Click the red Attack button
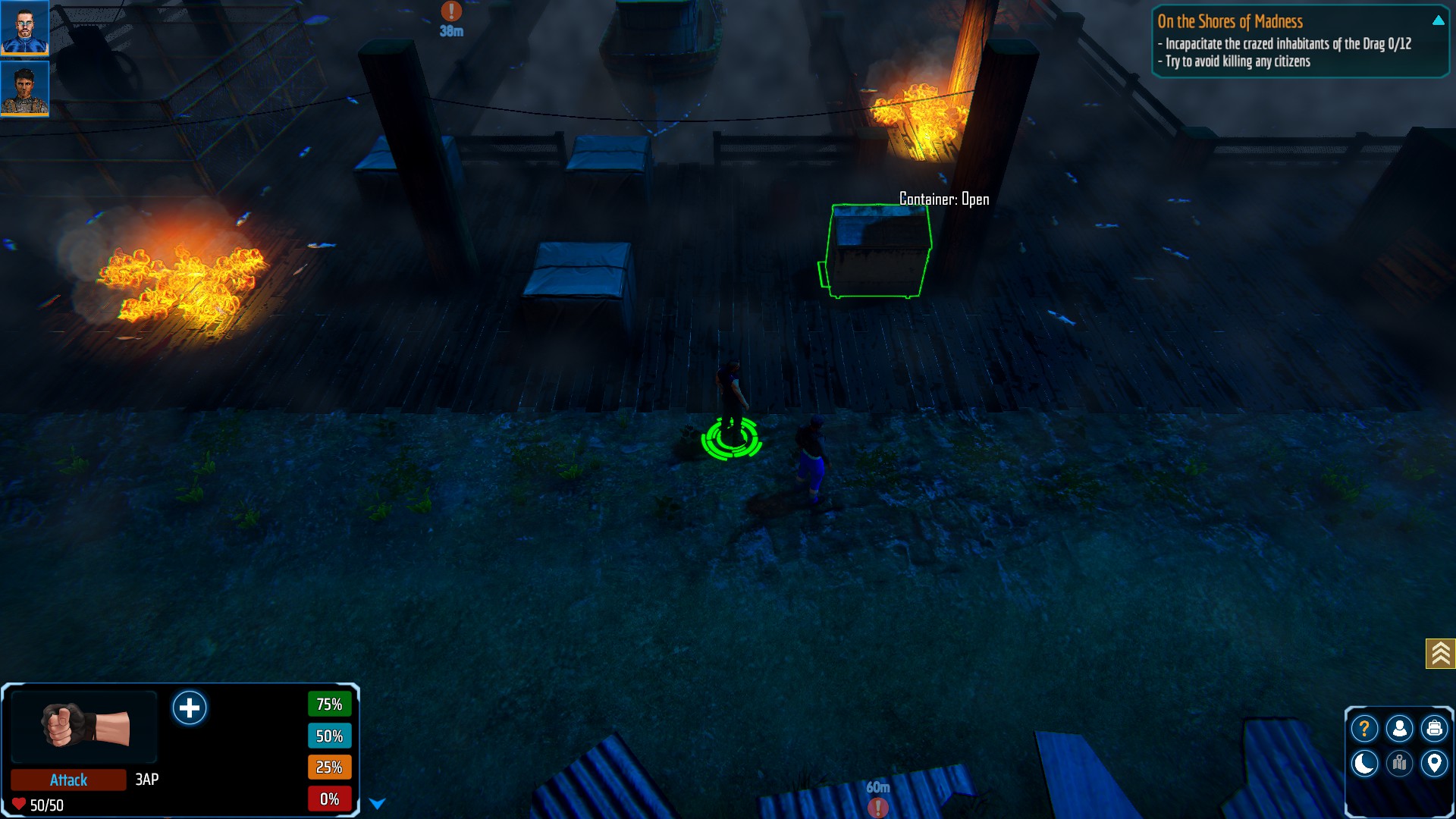1456x819 pixels. coord(68,780)
